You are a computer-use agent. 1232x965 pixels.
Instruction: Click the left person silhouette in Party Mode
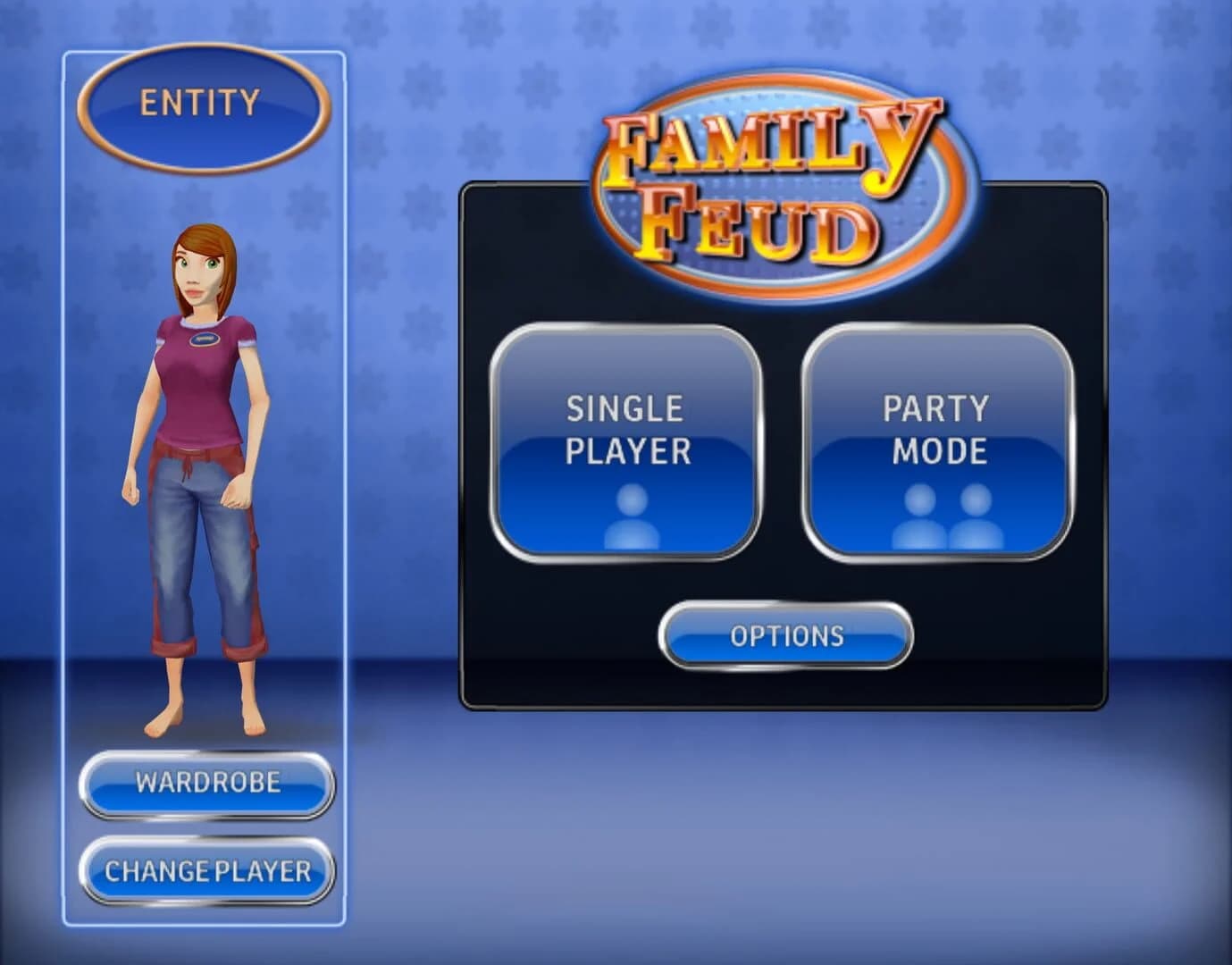(x=918, y=516)
